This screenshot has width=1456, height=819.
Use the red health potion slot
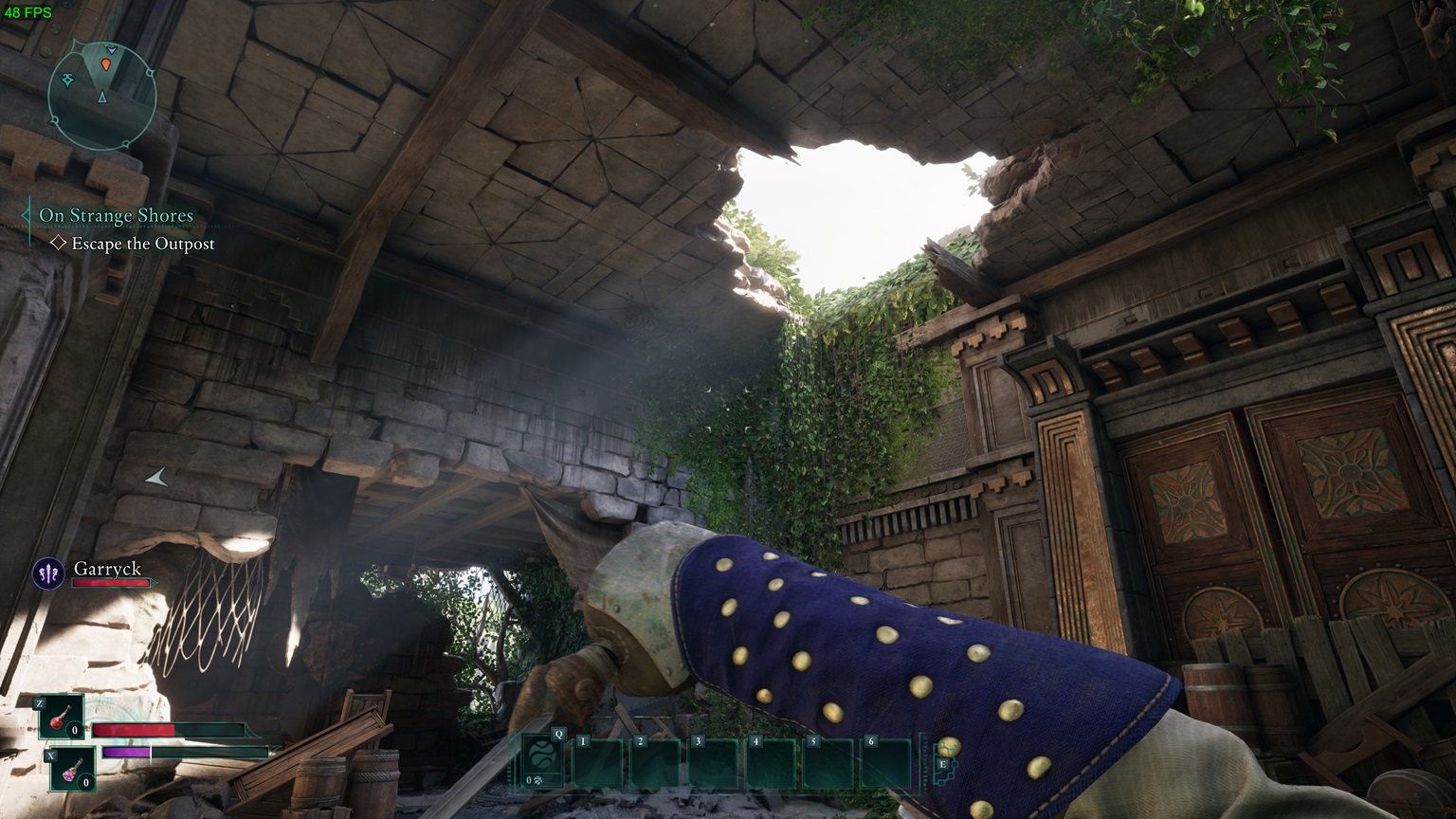click(x=62, y=717)
